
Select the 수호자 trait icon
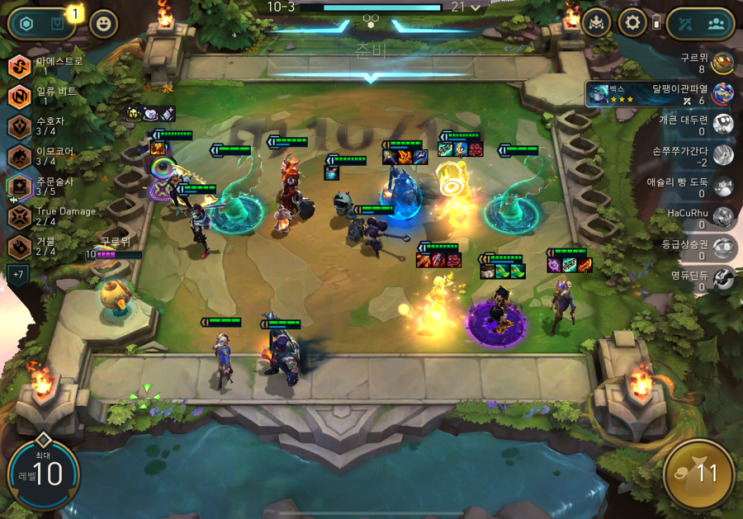tap(20, 126)
